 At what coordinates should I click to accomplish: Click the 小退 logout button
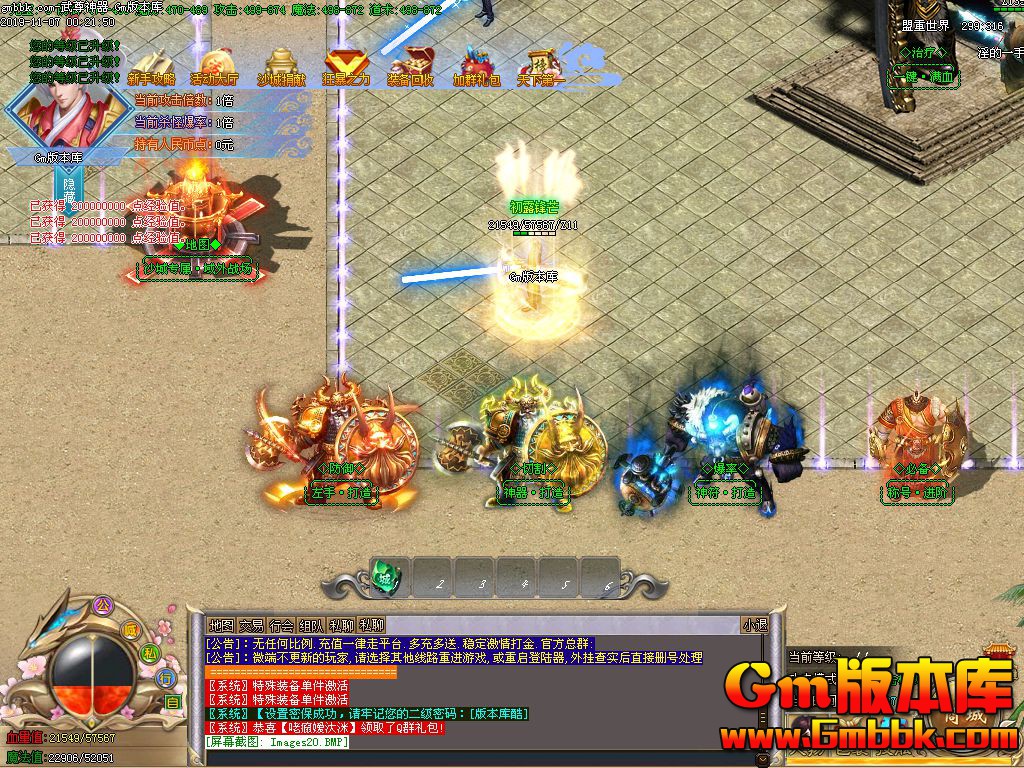coord(754,625)
